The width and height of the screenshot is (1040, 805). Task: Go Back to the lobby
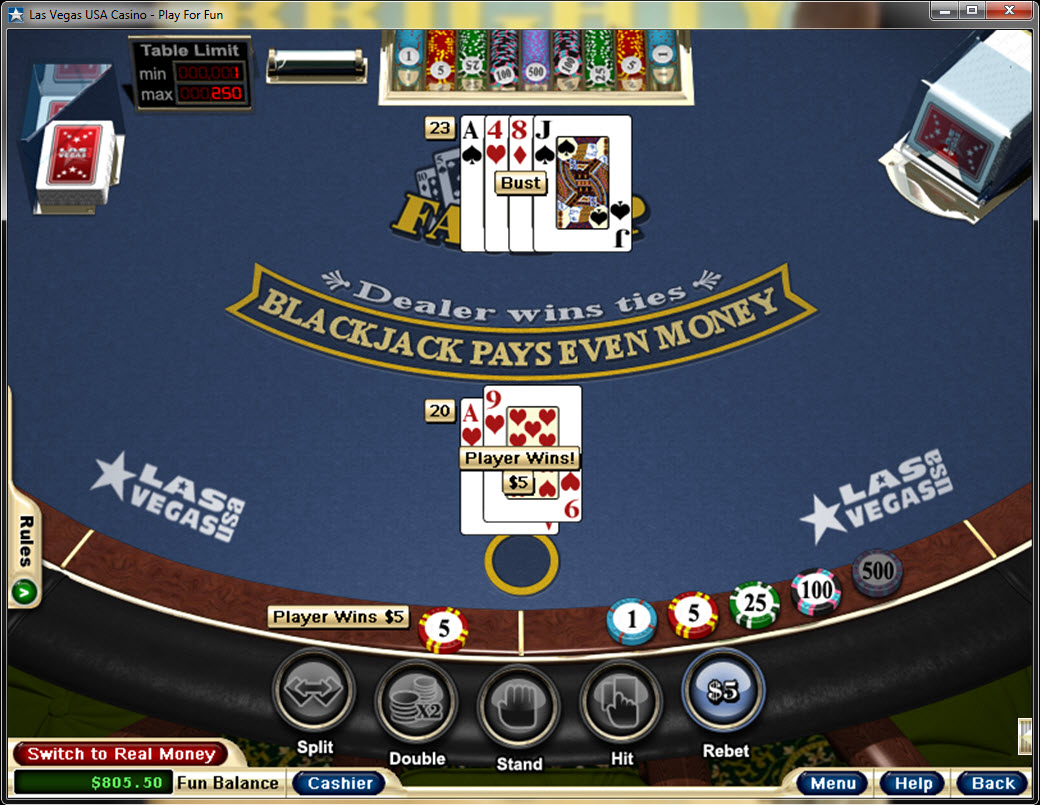tap(992, 783)
